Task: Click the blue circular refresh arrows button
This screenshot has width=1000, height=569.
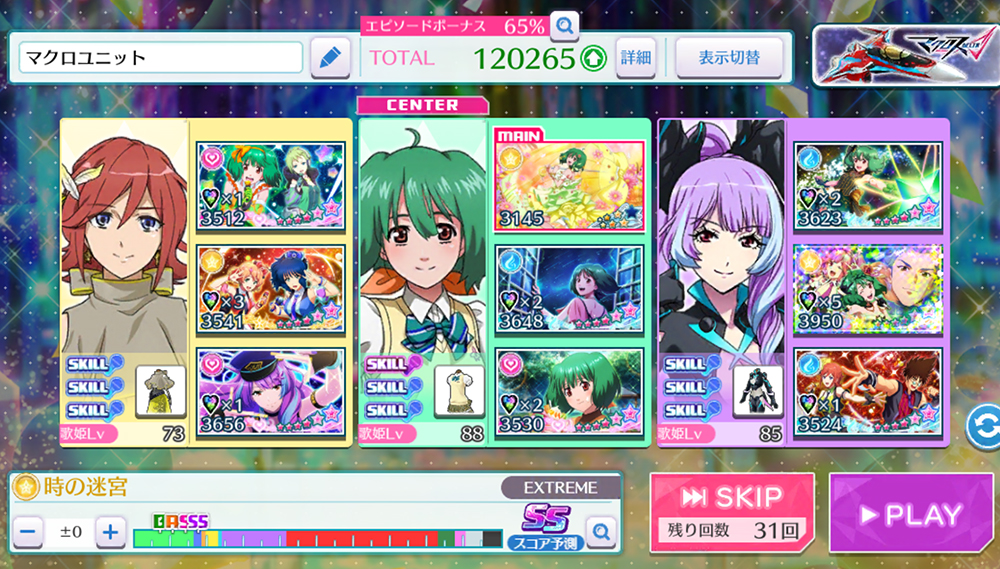Action: coord(983,427)
